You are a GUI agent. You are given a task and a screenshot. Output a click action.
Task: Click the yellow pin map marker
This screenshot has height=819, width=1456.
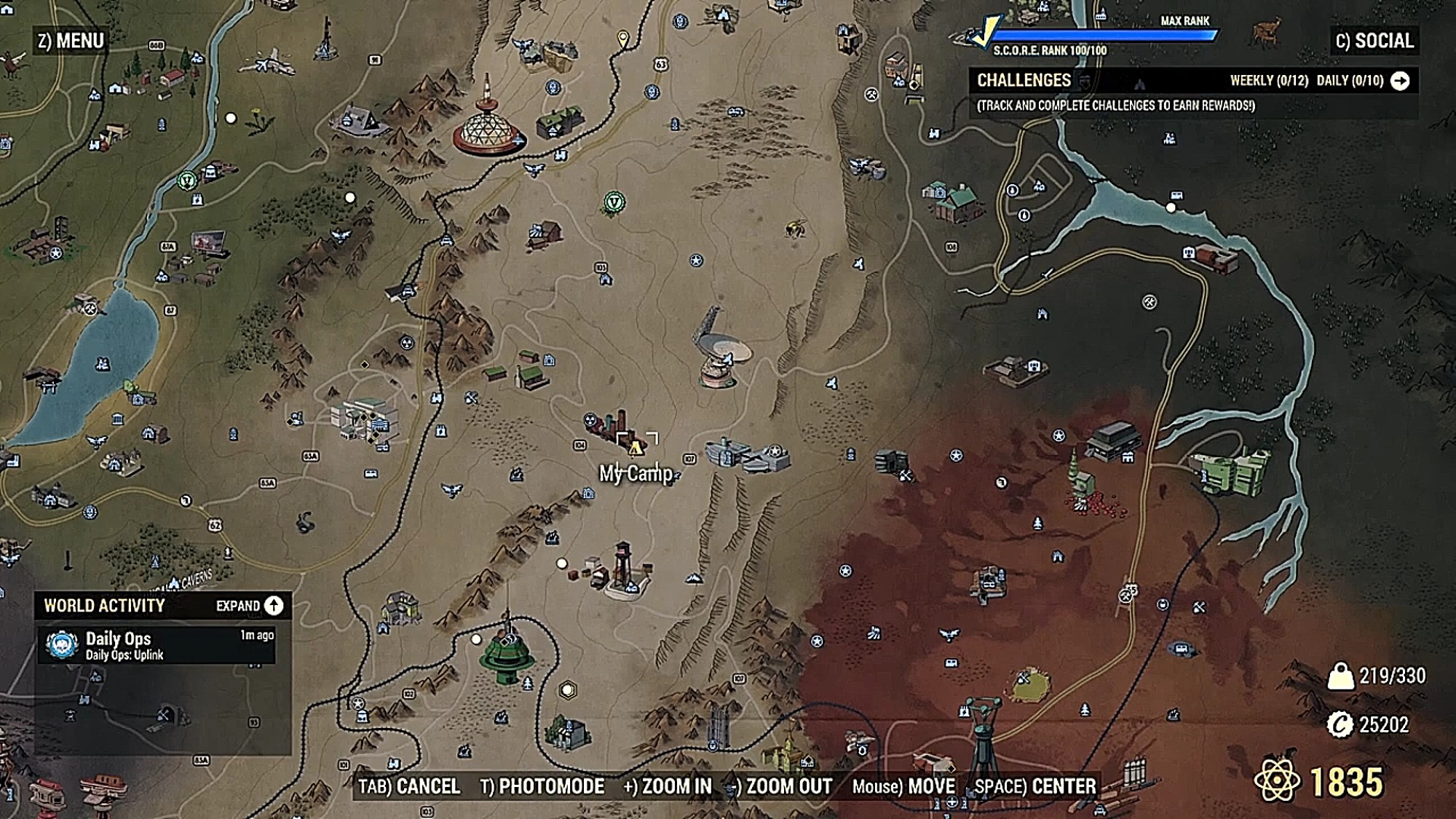pos(623,38)
